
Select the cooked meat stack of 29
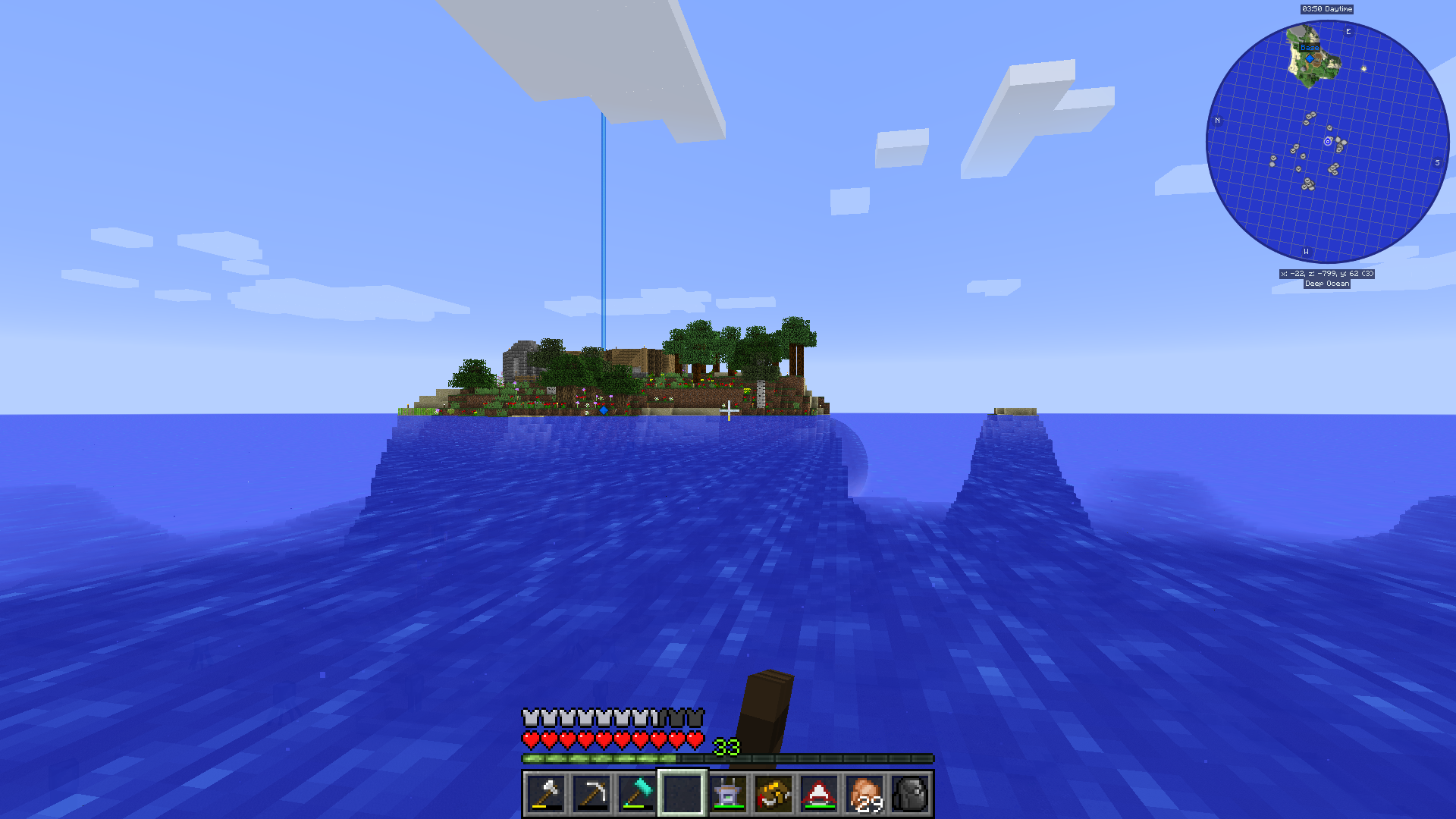864,794
